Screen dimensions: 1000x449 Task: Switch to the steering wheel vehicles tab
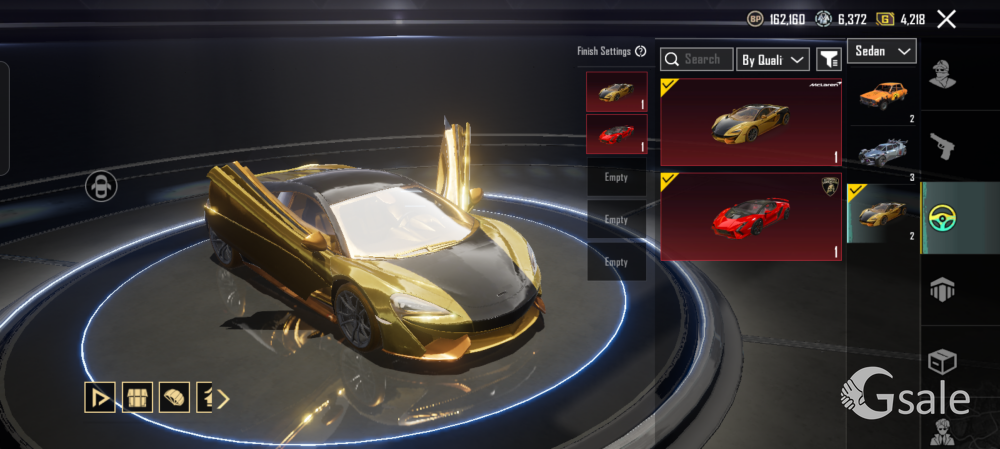(x=942, y=218)
